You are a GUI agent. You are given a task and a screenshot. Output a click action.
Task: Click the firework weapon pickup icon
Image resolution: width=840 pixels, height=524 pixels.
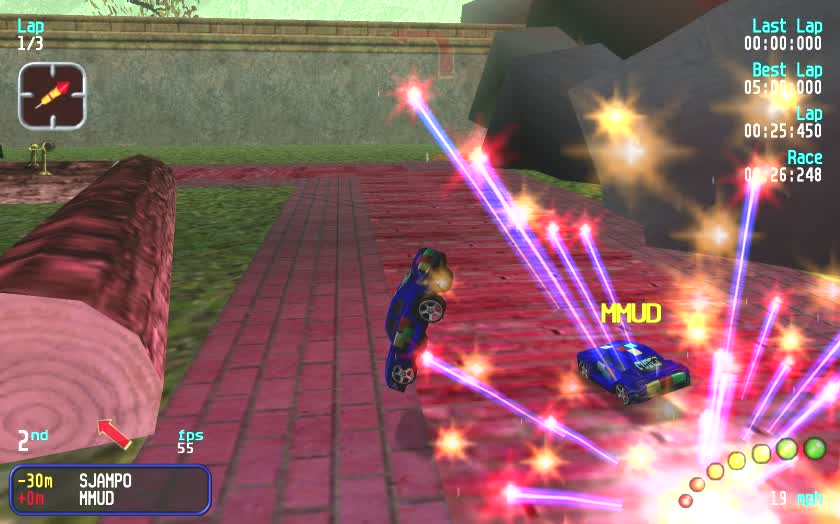coord(51,95)
